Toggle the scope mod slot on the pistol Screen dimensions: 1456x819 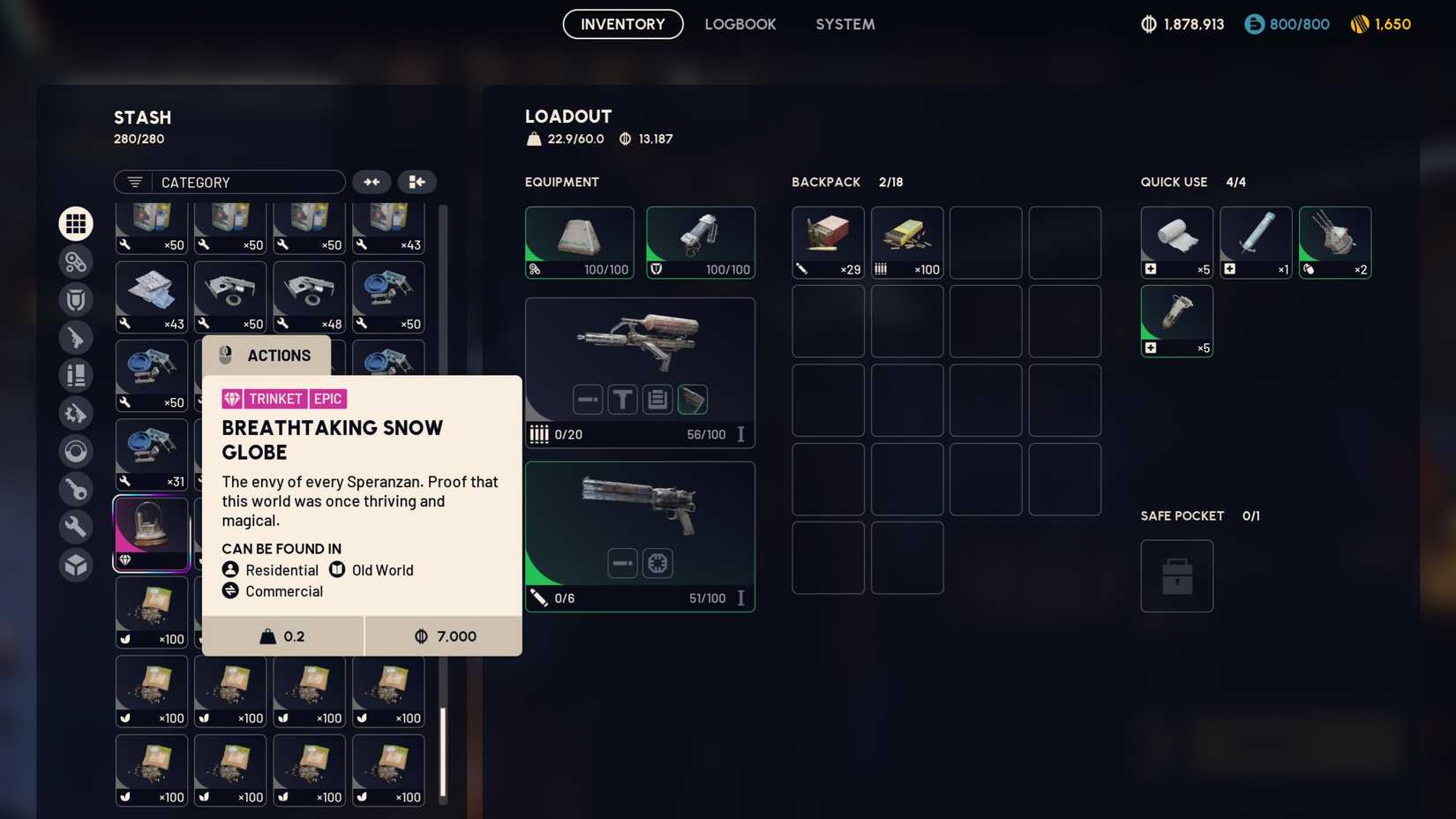click(657, 562)
